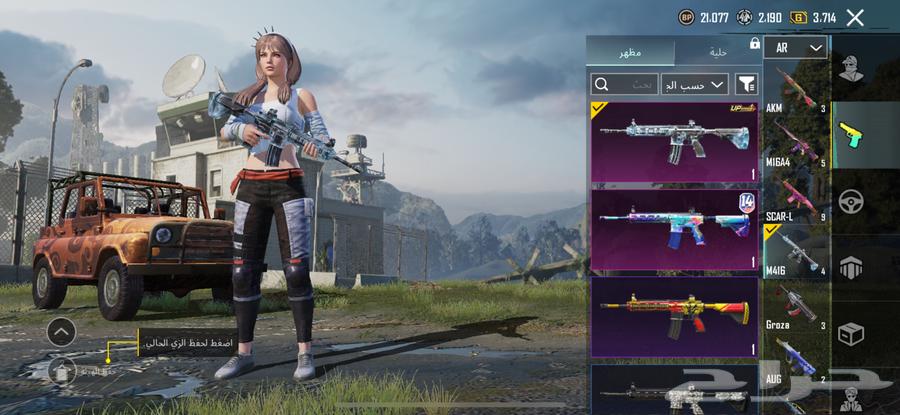
Task: Choose the AUG weapon in the list
Action: pyautogui.click(x=796, y=362)
